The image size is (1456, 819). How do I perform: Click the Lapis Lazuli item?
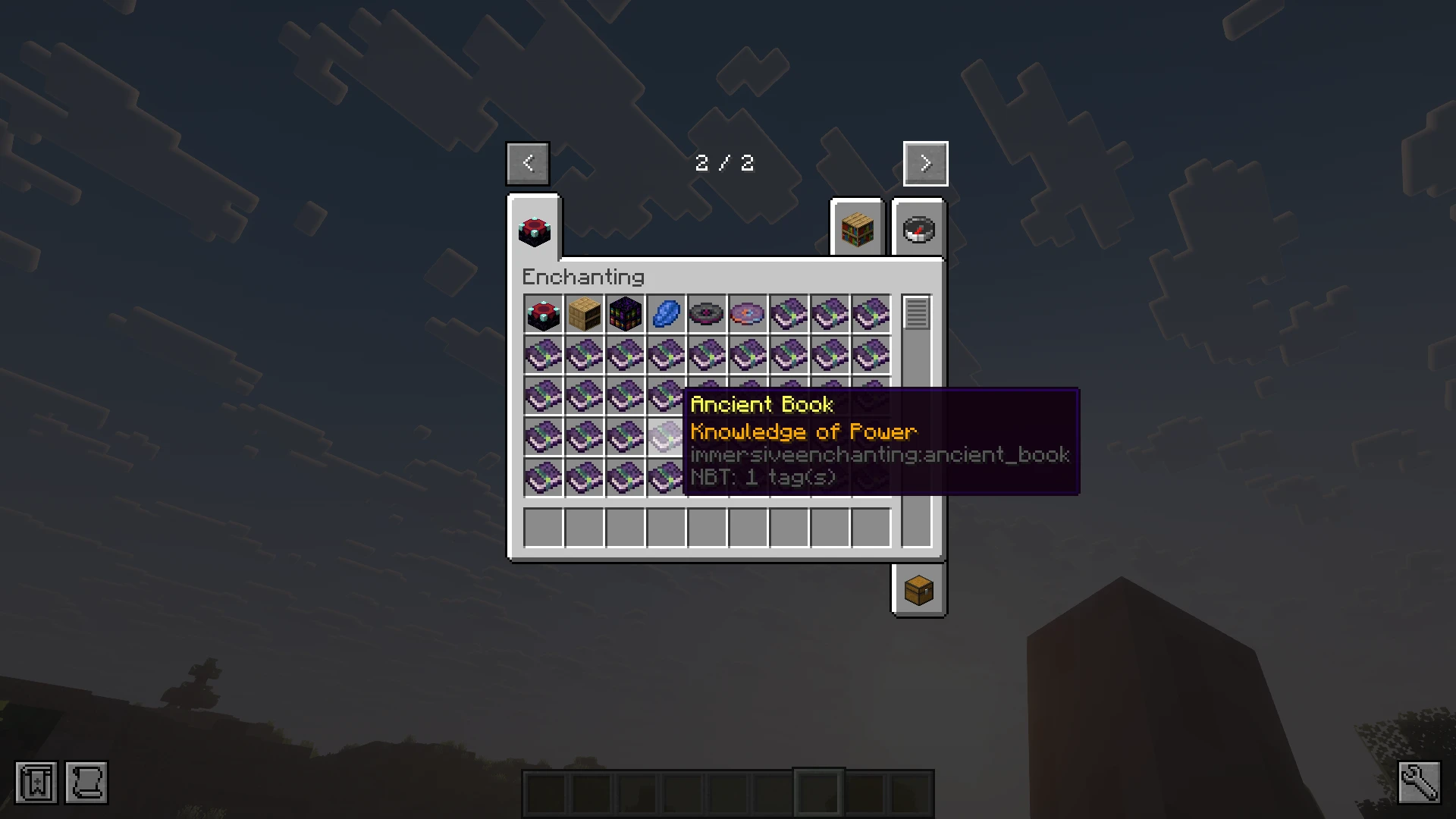[x=665, y=313]
